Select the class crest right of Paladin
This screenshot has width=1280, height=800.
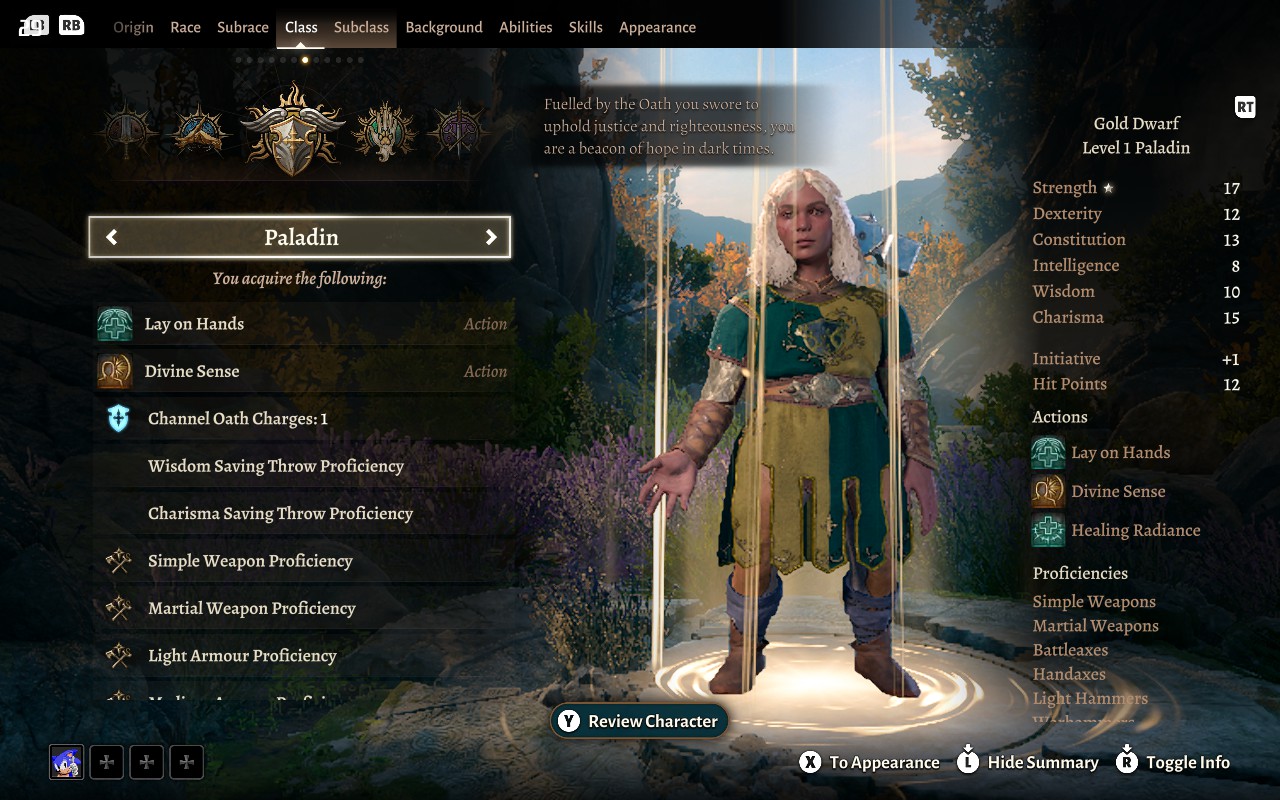click(384, 130)
